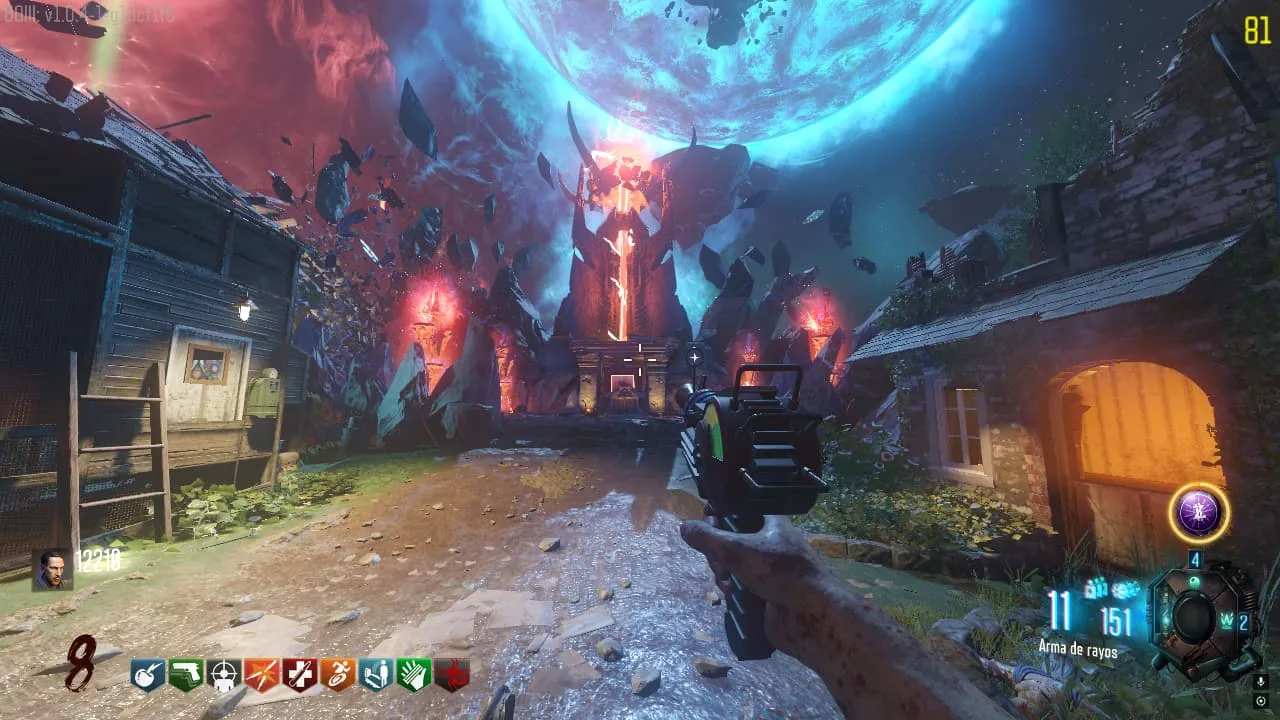Click the player character portrait
1280x720 pixels.
coord(51,568)
